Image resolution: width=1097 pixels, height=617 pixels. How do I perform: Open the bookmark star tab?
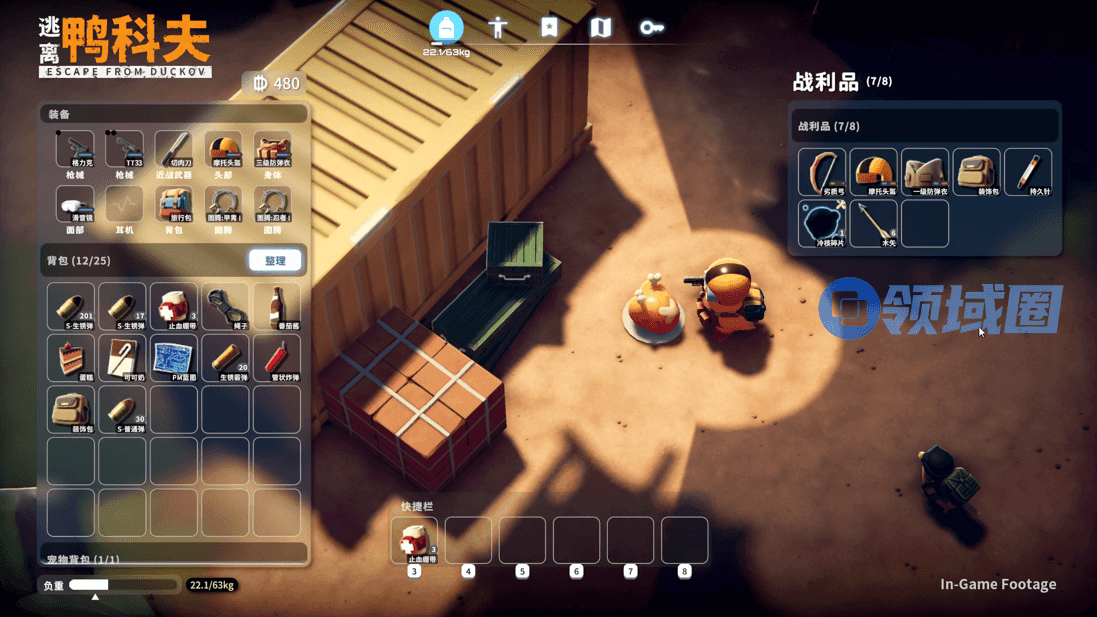[549, 27]
